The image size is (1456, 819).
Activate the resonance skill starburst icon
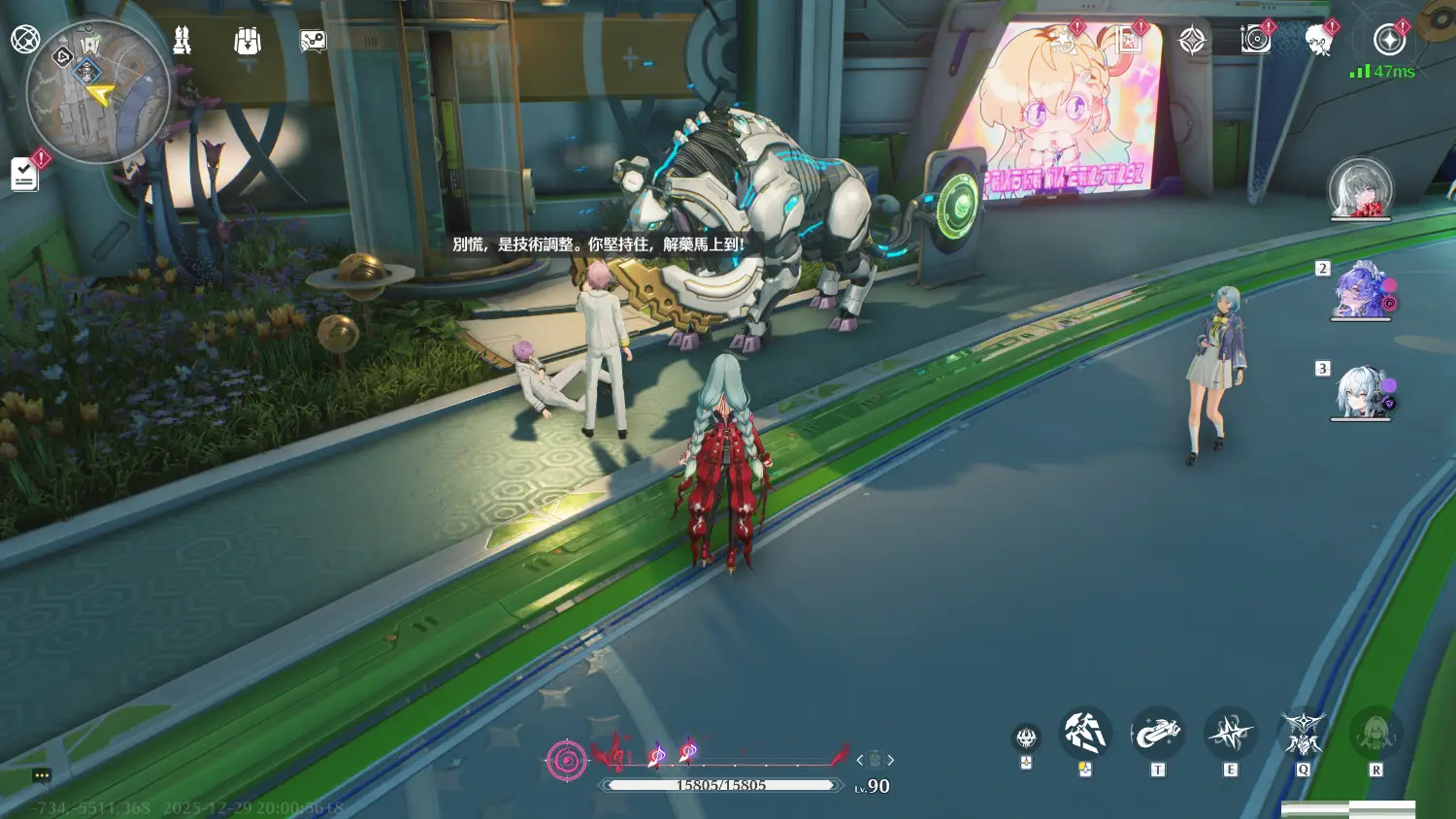click(1230, 734)
